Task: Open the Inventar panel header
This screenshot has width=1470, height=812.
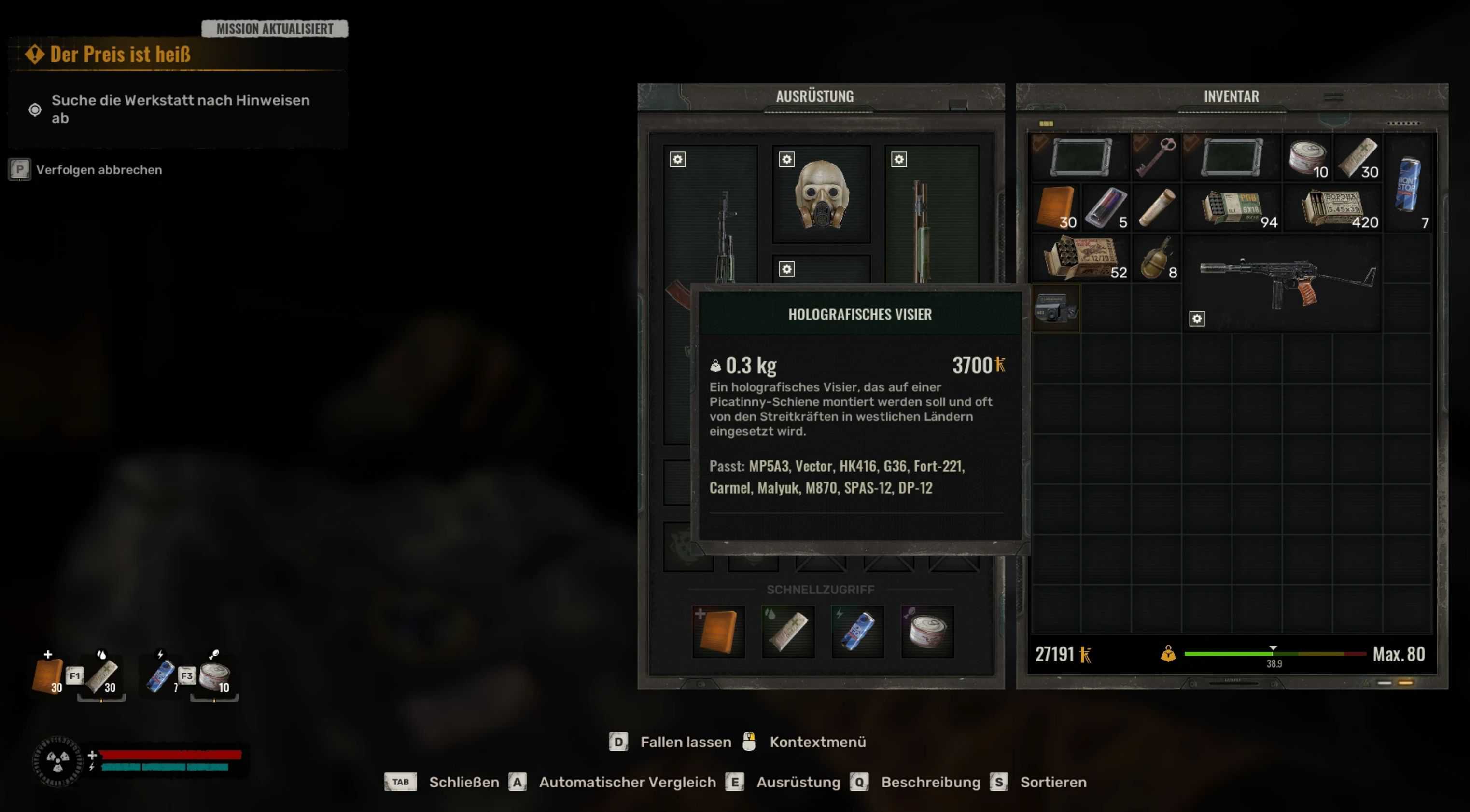Action: click(1231, 96)
